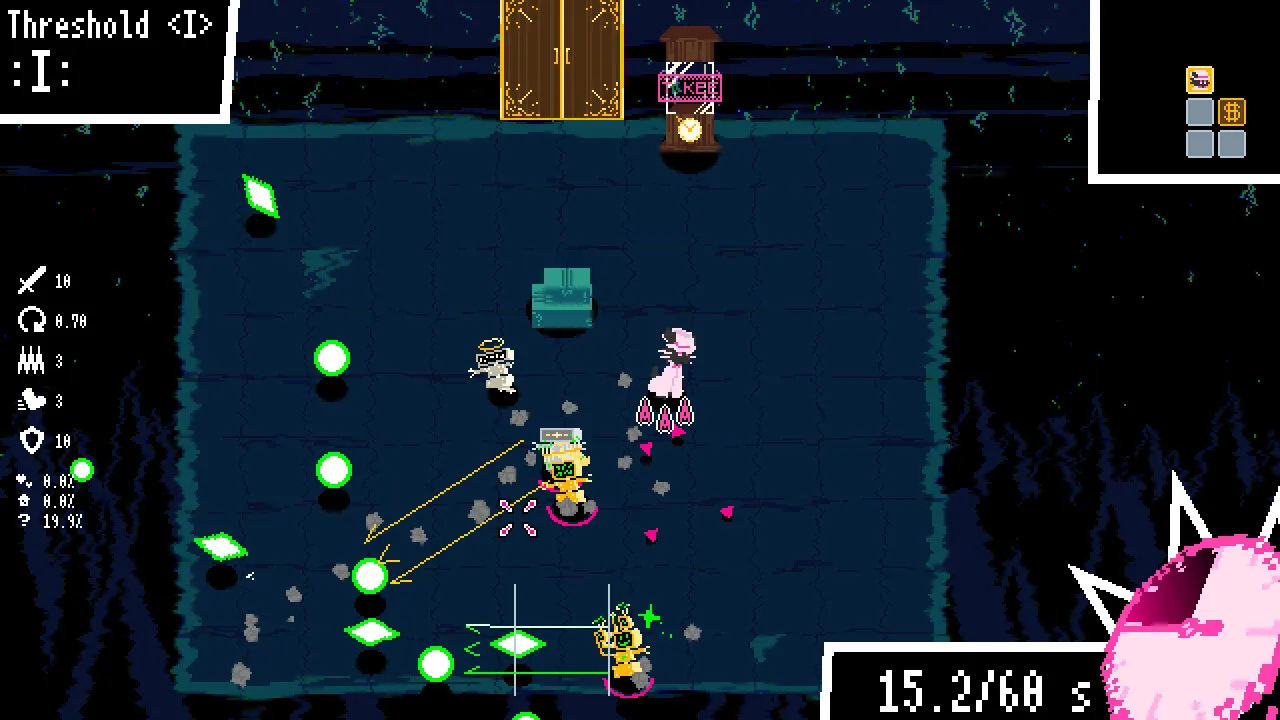Screen dimensions: 1280x720
Task: Click the Threshold <I> title label
Action: click(x=110, y=24)
